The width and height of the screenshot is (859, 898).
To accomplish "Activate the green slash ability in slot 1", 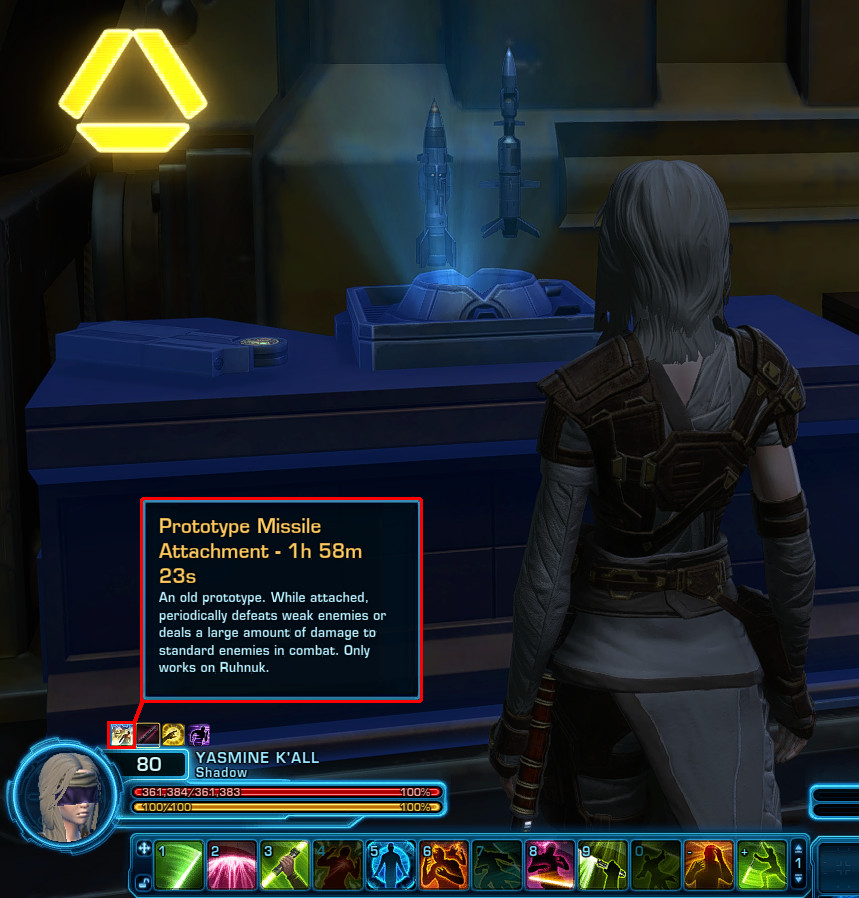I will click(180, 865).
